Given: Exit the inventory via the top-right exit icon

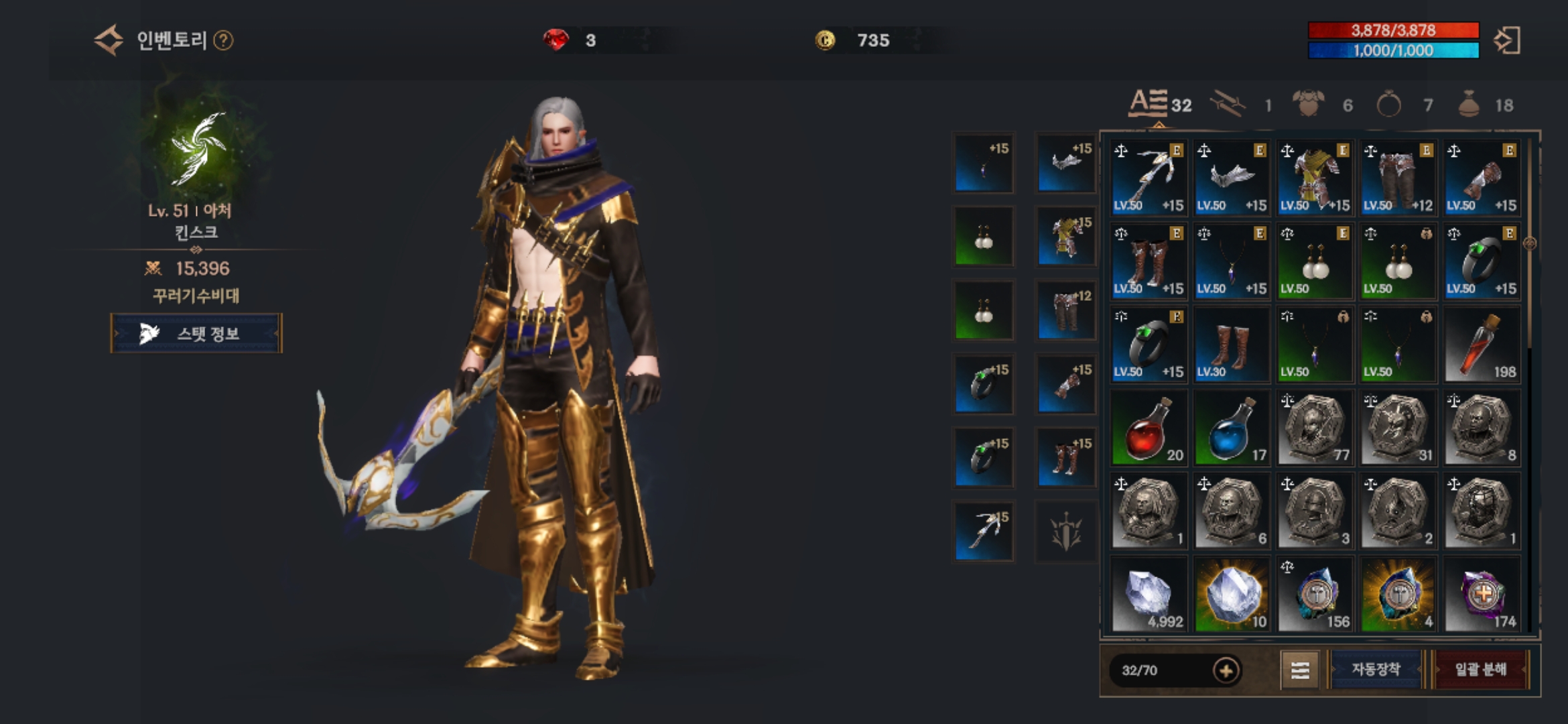Looking at the screenshot, I should click(1507, 40).
